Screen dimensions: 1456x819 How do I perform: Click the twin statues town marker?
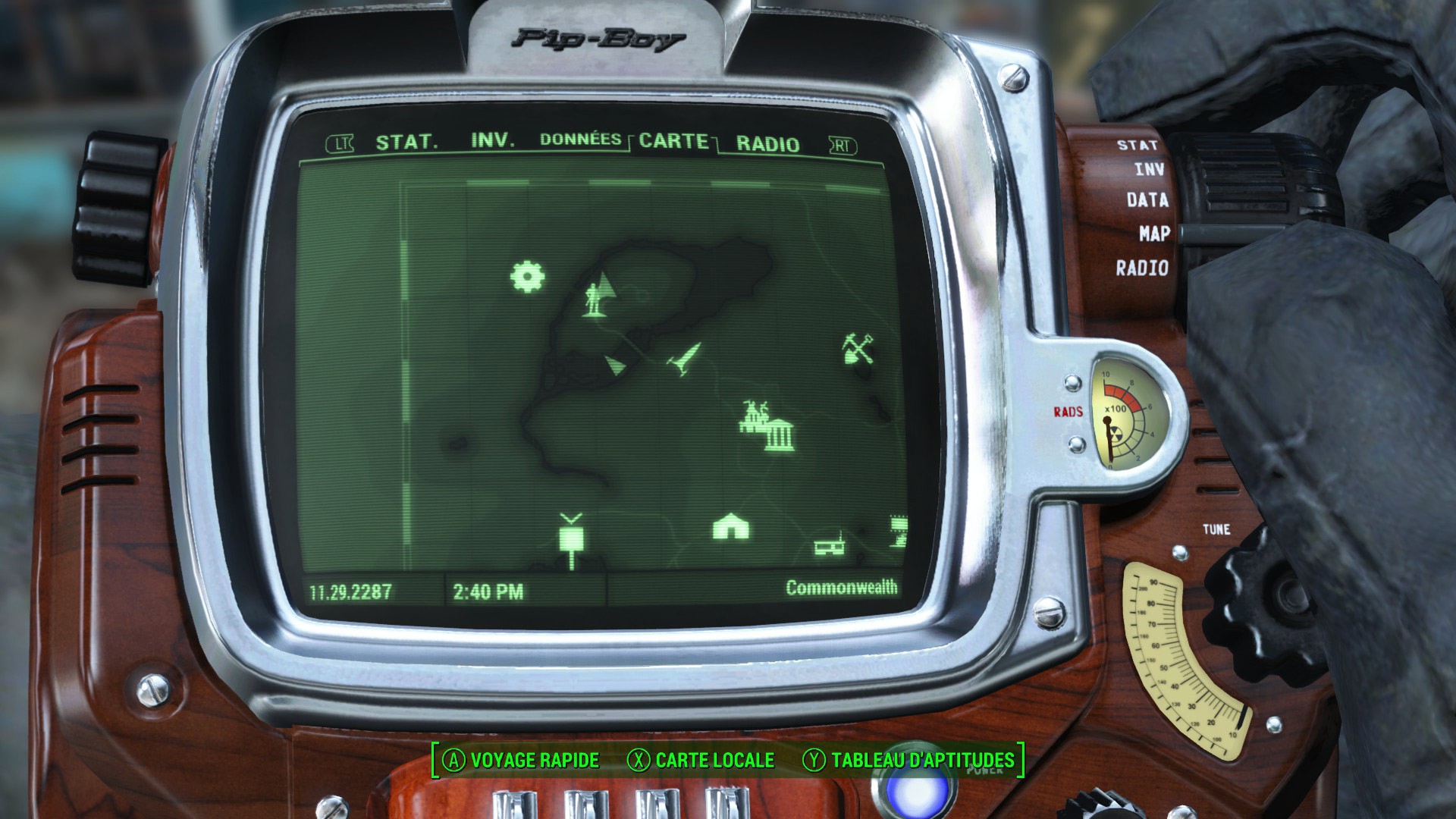(755, 414)
